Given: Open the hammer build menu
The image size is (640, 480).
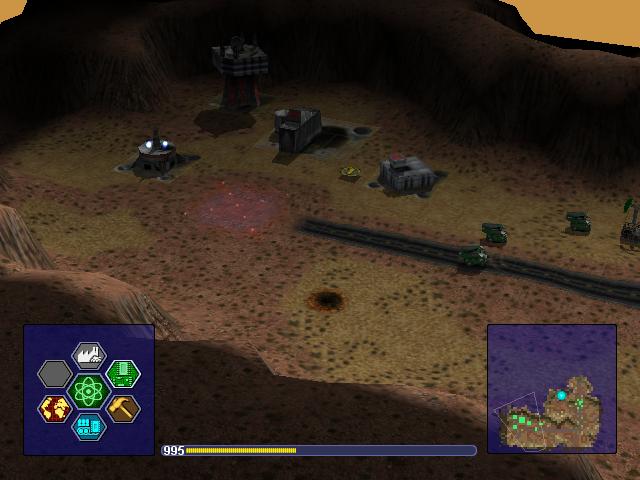Looking at the screenshot, I should coord(123,408).
